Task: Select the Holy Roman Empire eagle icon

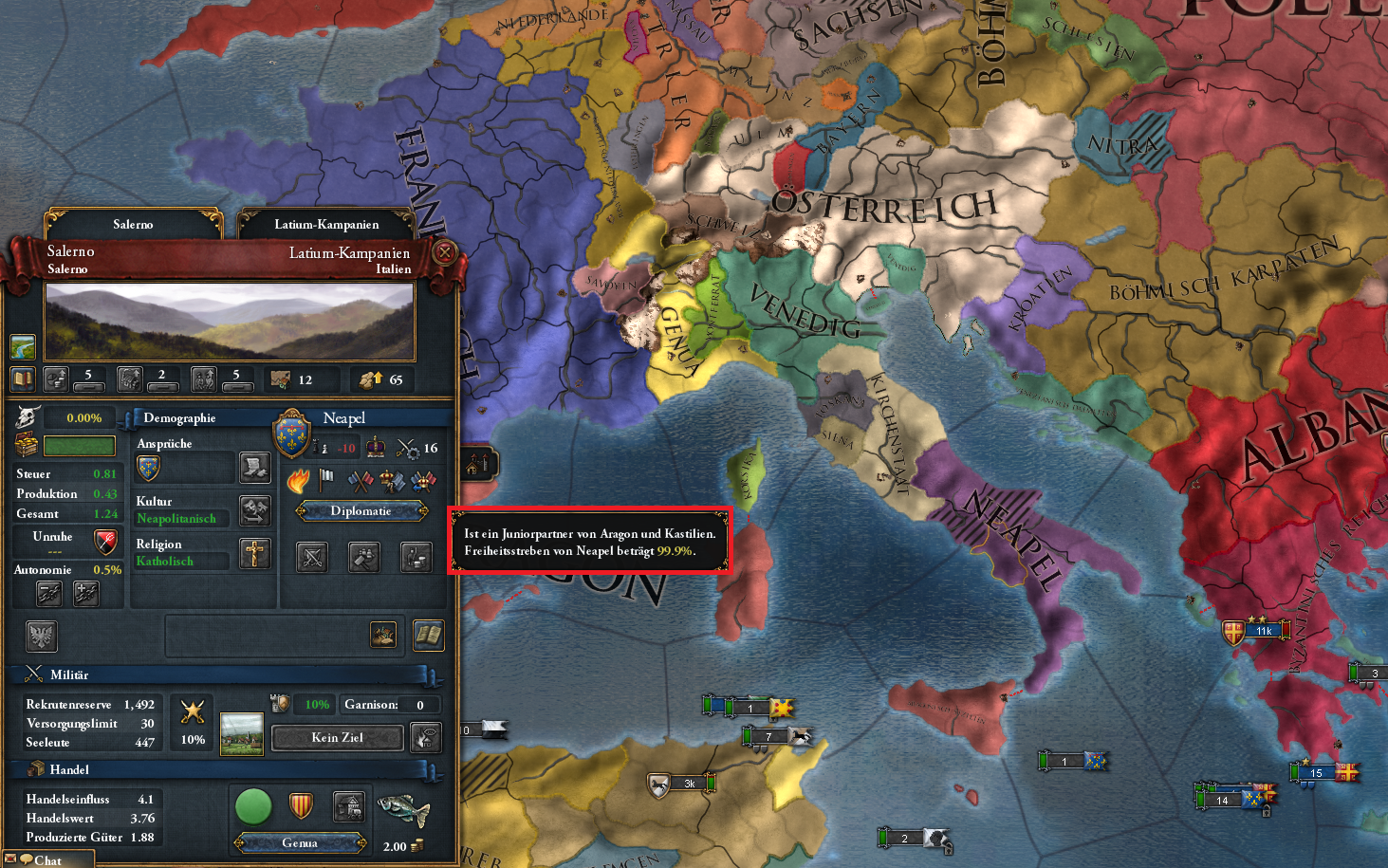Action: 41,636
